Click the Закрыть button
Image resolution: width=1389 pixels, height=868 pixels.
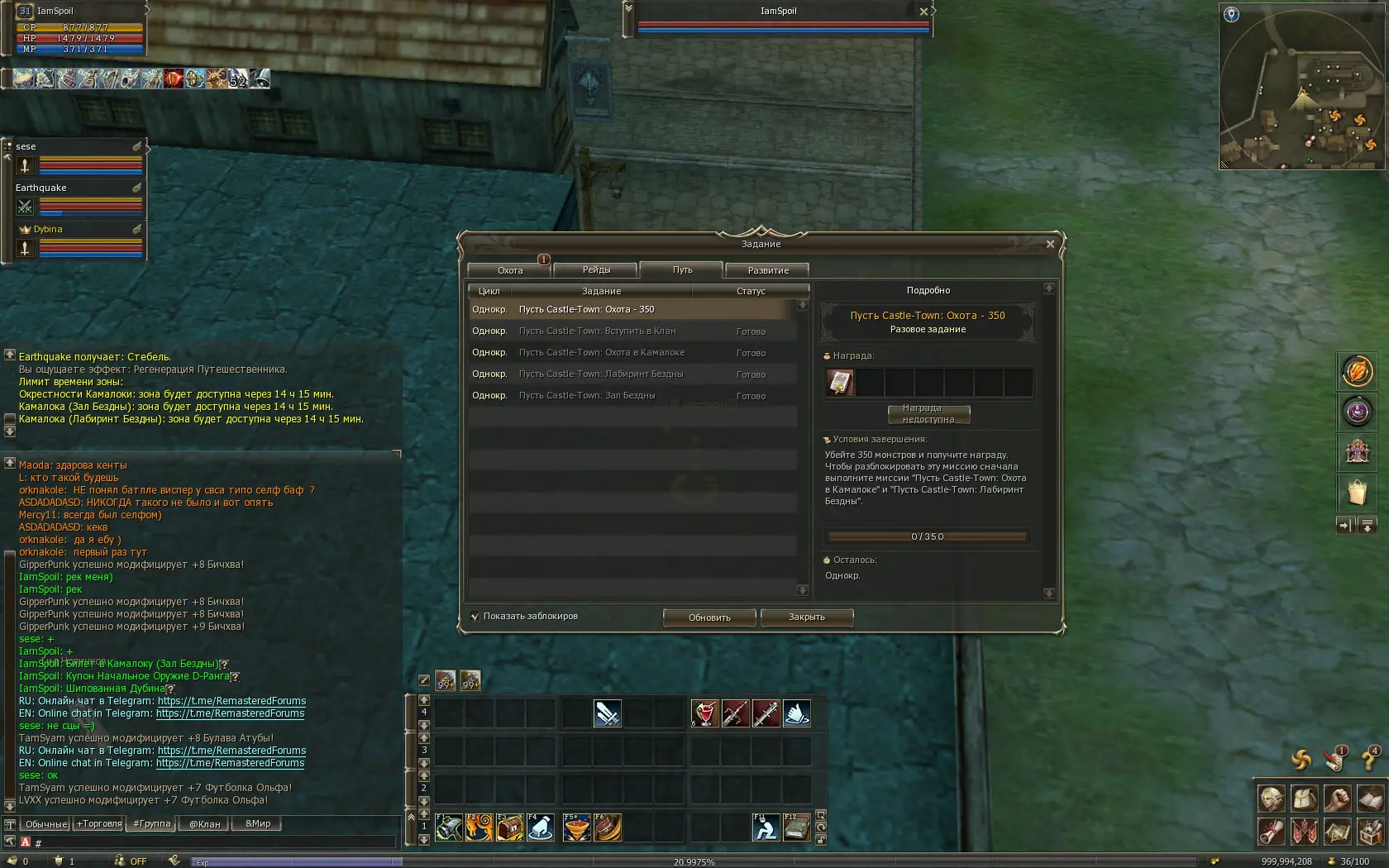coord(806,618)
